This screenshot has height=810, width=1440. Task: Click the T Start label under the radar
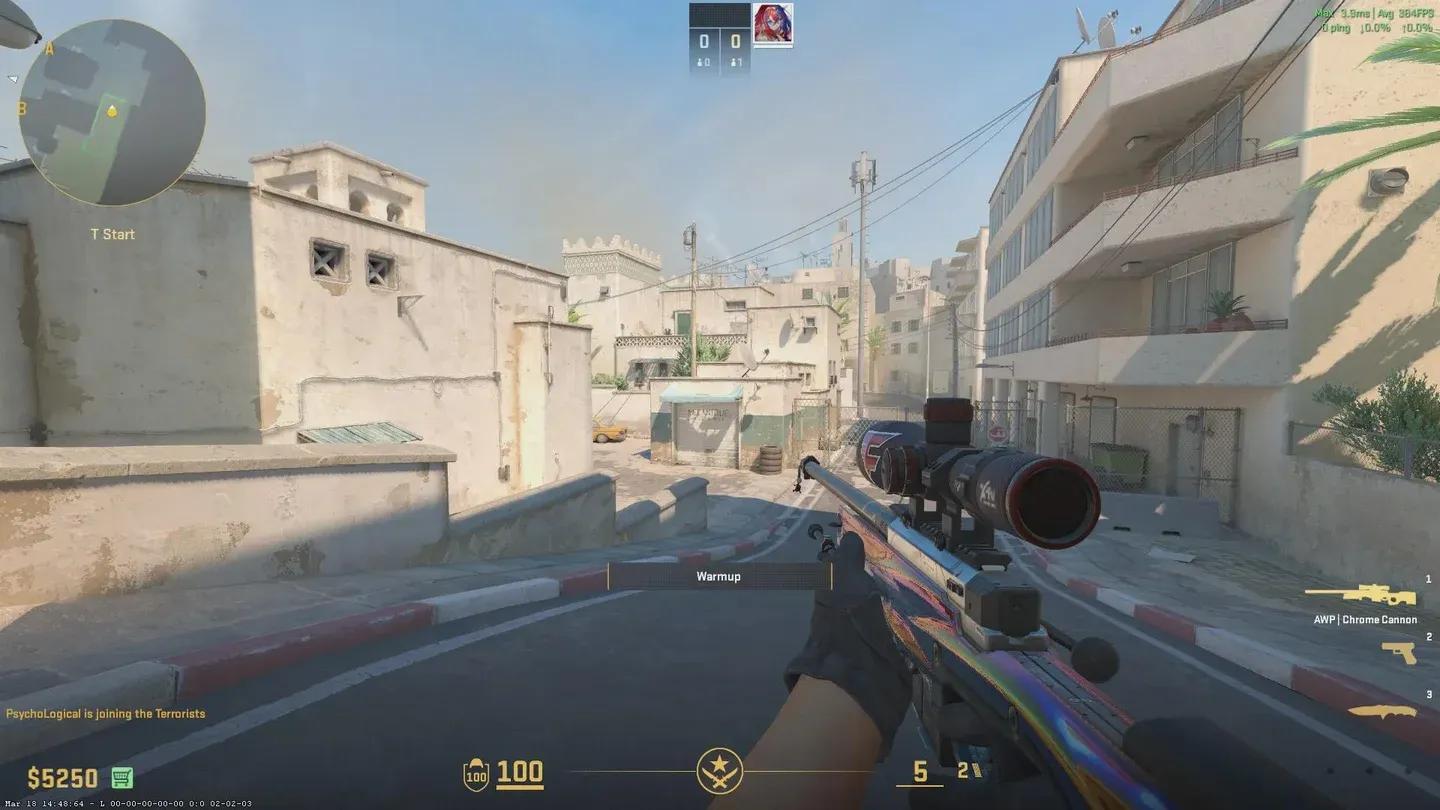pos(111,234)
